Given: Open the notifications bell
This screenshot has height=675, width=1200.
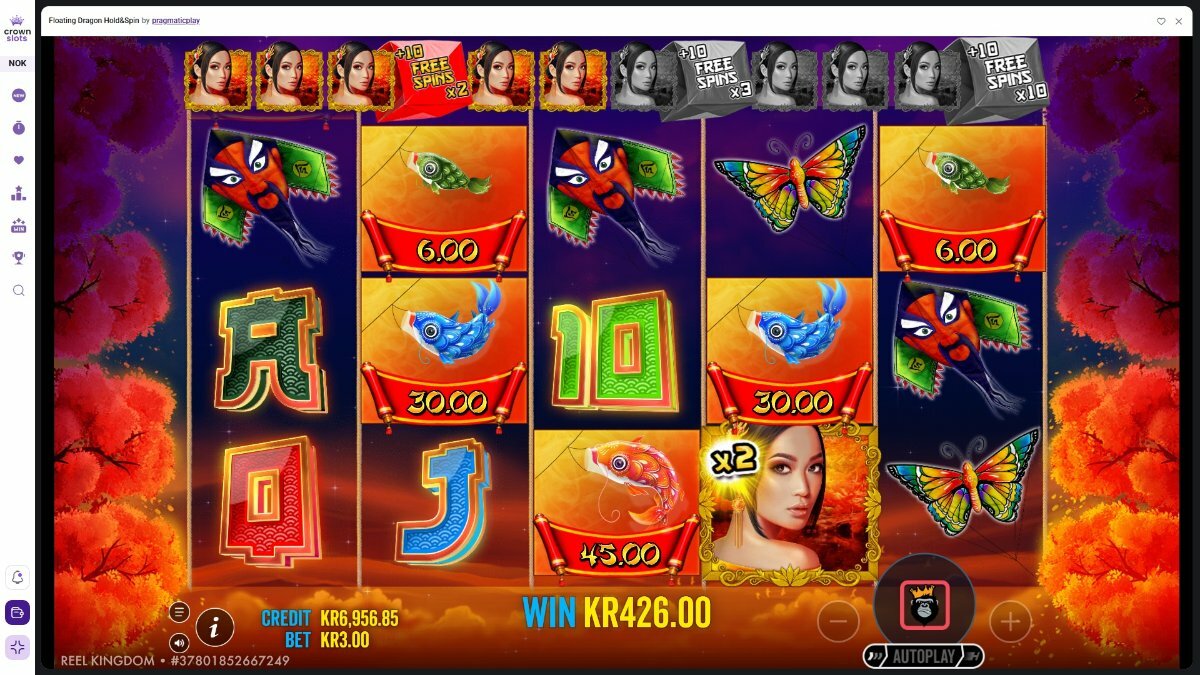Looking at the screenshot, I should pos(18,578).
